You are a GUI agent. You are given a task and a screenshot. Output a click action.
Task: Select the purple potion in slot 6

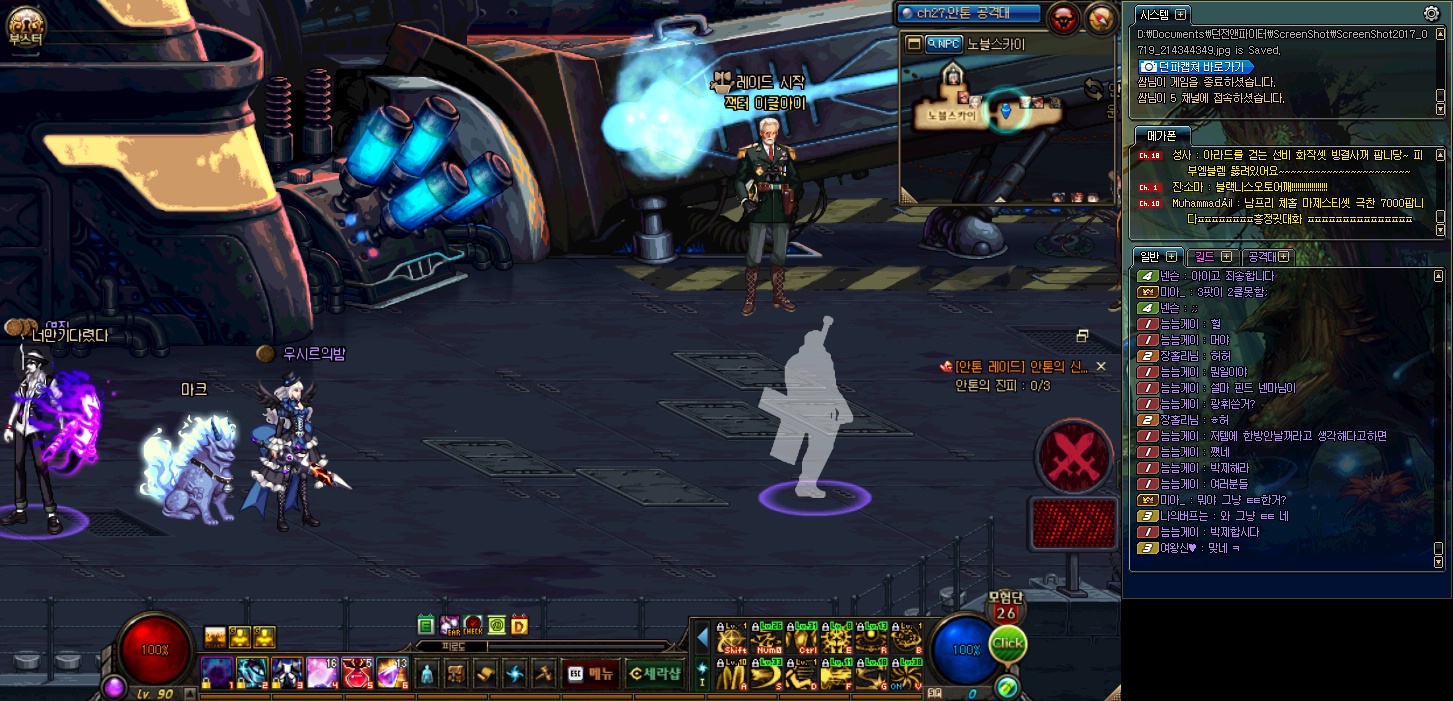(391, 672)
